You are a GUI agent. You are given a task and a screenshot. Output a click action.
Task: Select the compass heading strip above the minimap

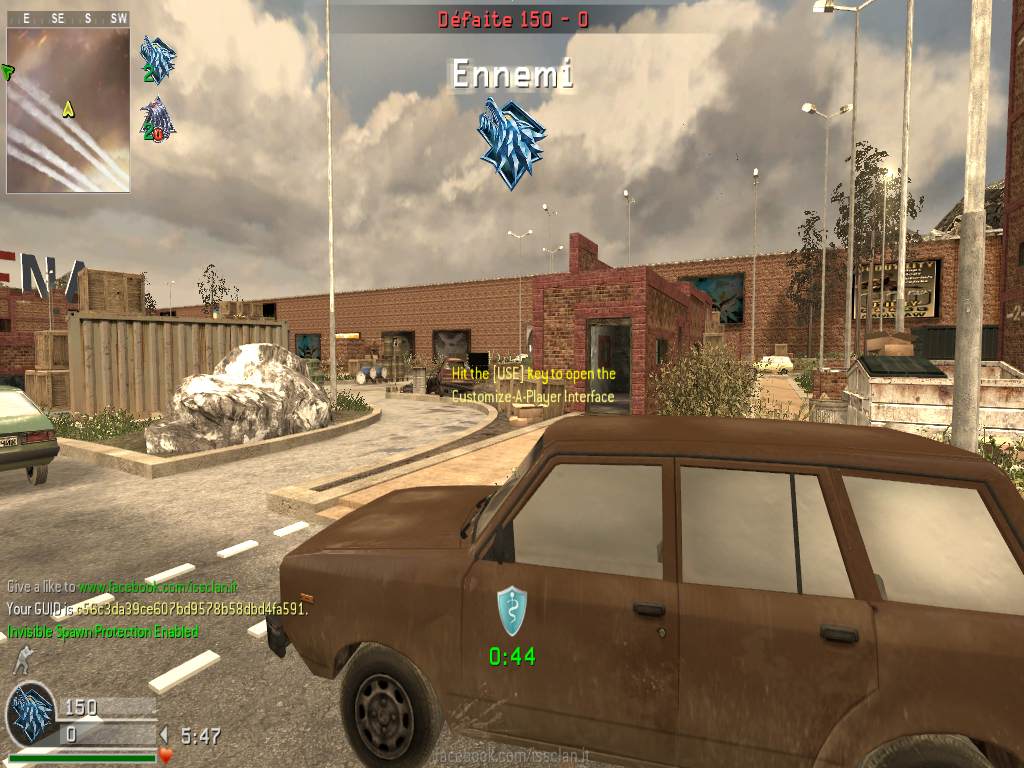(x=68, y=18)
